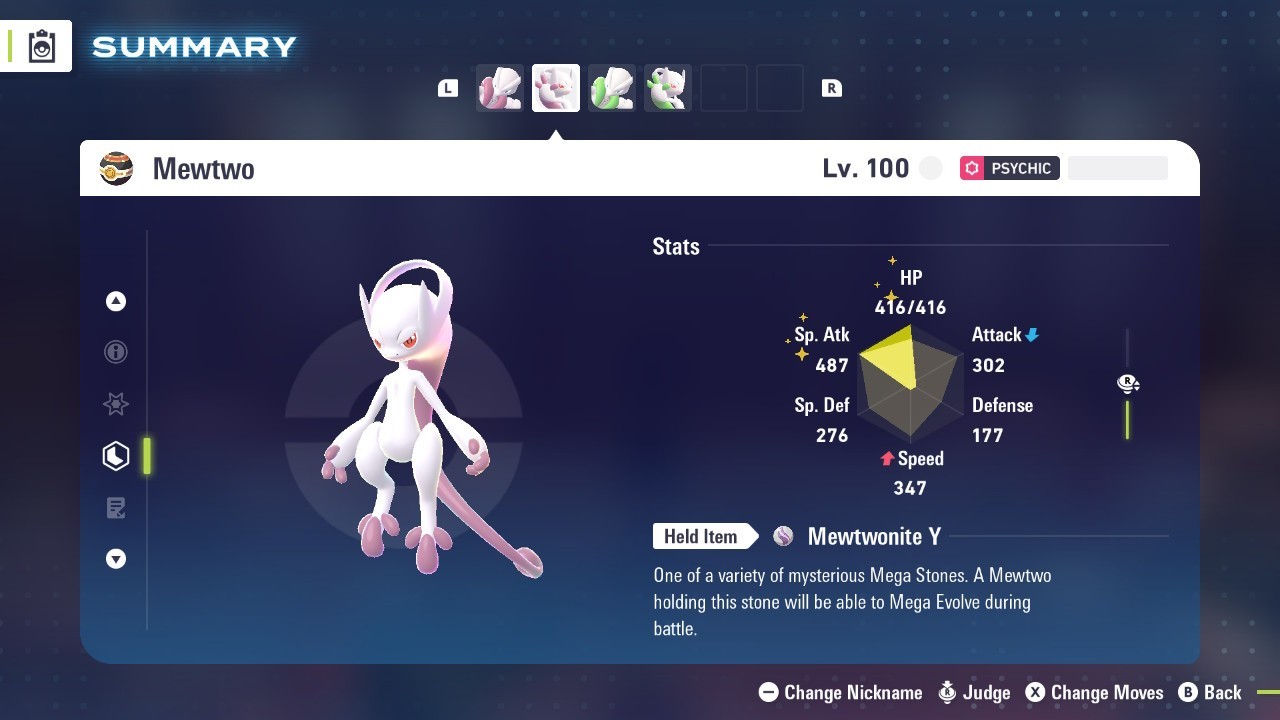The width and height of the screenshot is (1280, 720).
Task: Select the pink Mega Mewtwo X party thumbnail
Action: pos(500,89)
